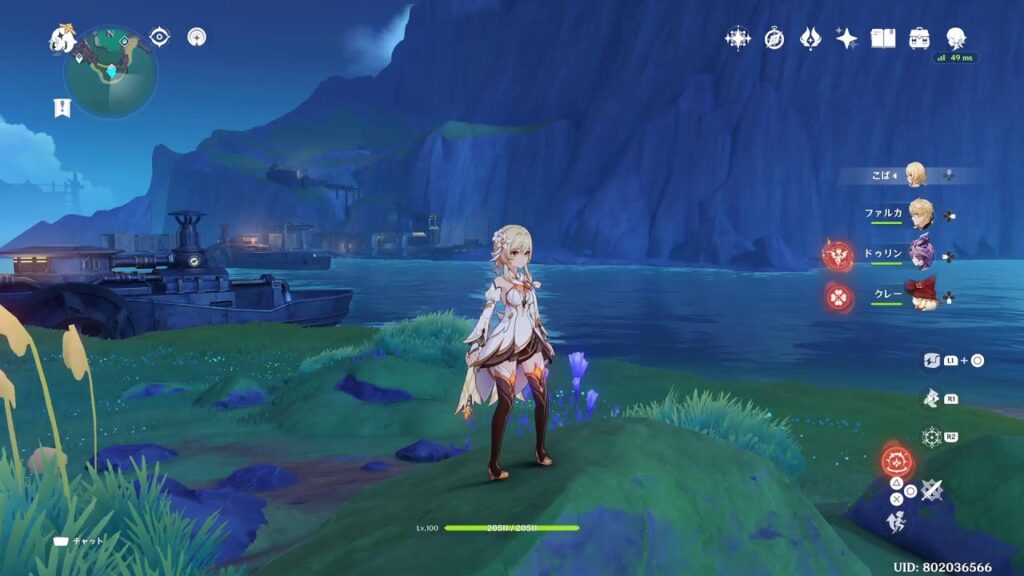Select active character こば in party list
Viewport: 1024px width, 576px height.
pyautogui.click(x=914, y=175)
